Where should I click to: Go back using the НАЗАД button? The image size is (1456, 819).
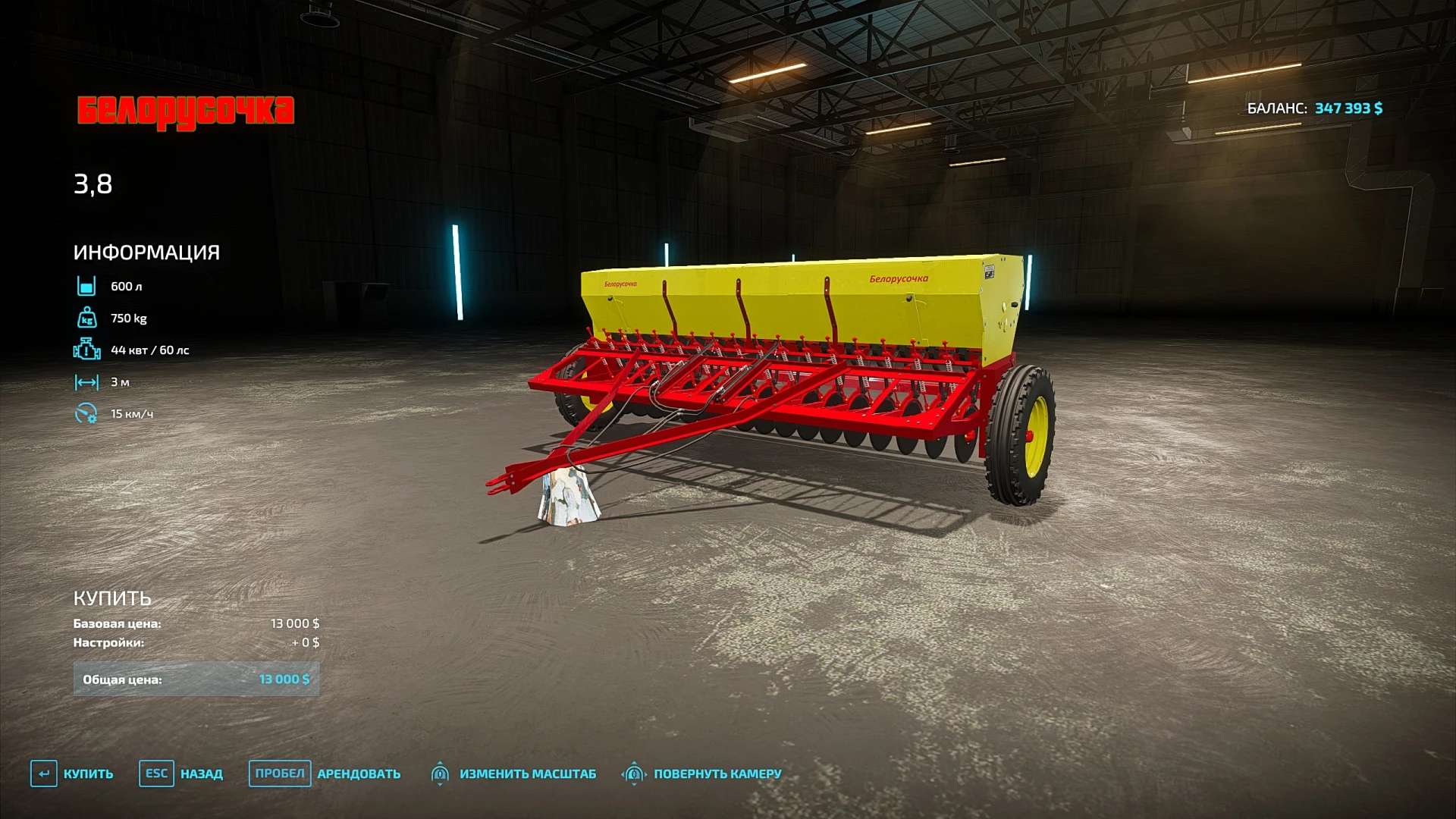pos(181,773)
